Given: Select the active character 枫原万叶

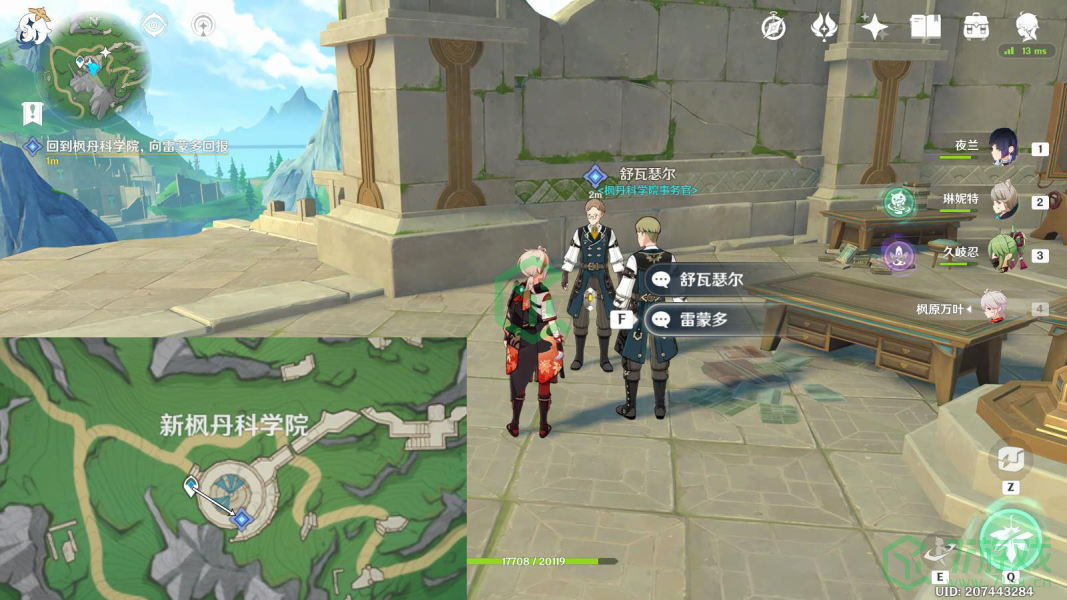Looking at the screenshot, I should [990, 308].
